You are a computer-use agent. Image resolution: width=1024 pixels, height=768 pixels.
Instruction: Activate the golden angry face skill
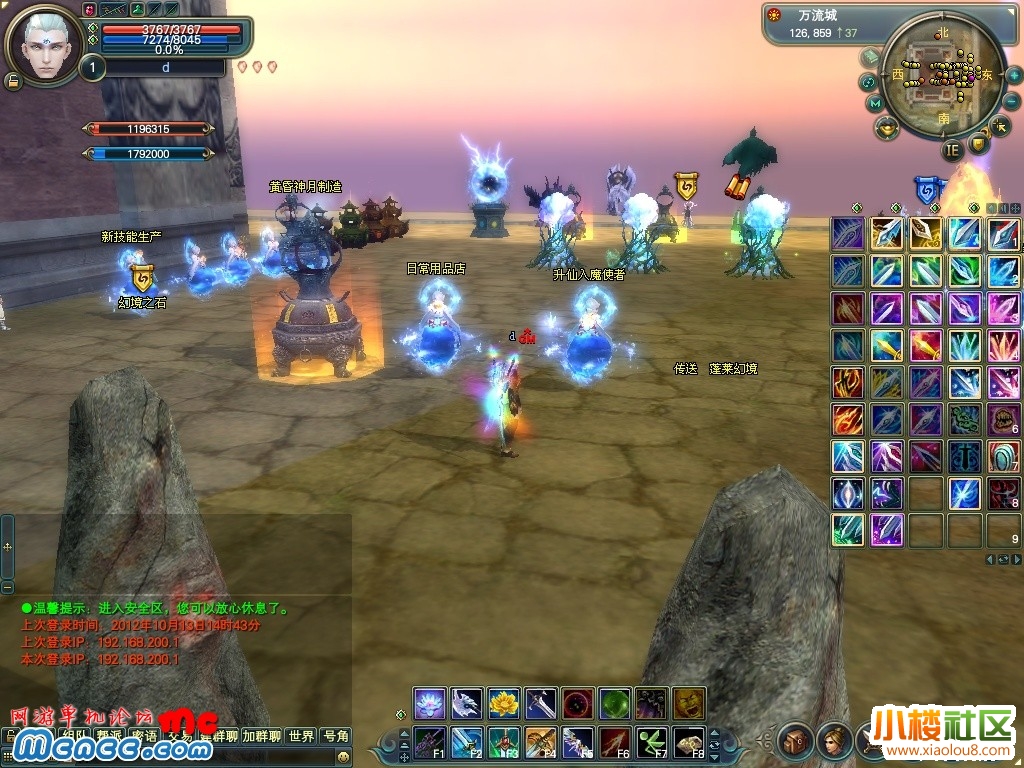pyautogui.click(x=689, y=703)
